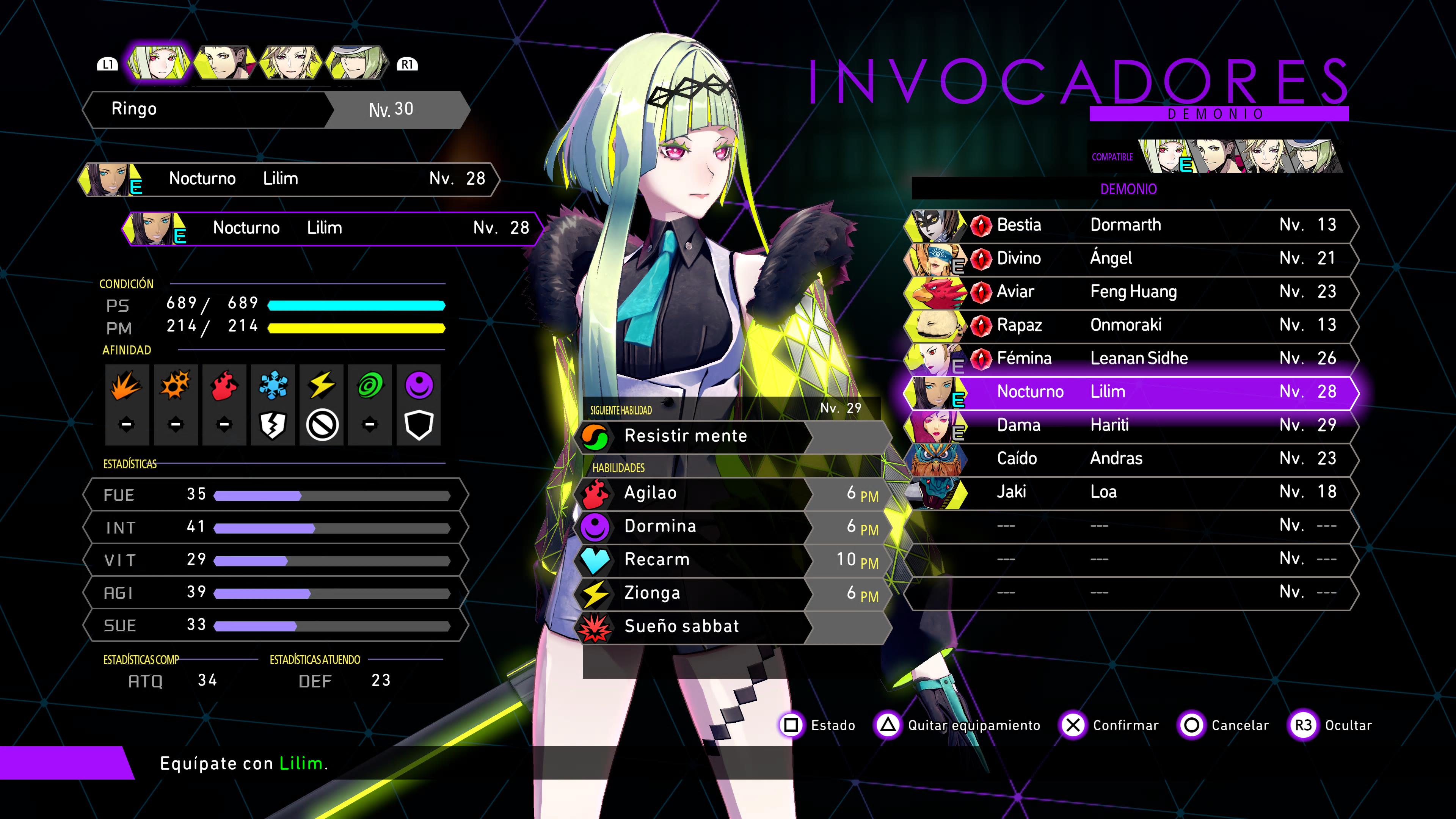
Task: Select the Zionga skill entry
Action: pyautogui.click(x=729, y=593)
